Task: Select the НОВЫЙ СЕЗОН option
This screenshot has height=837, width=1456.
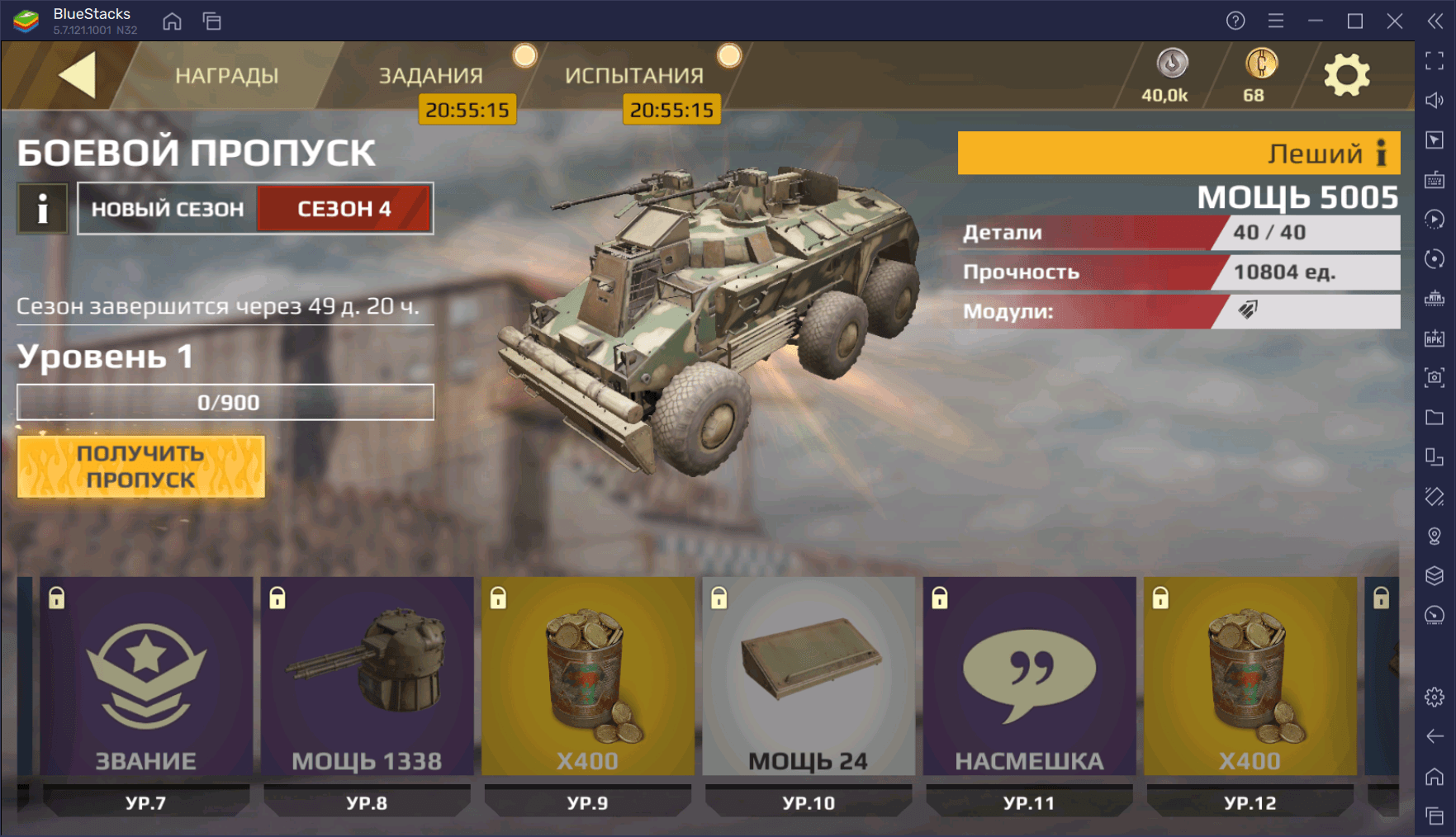Action: pos(168,209)
